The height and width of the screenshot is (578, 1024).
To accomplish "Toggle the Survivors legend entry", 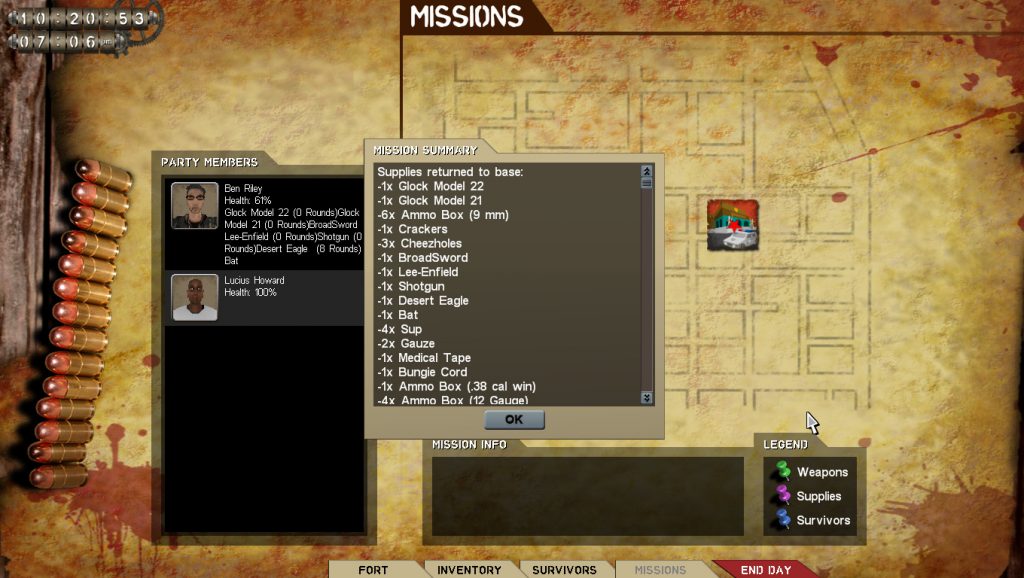I will [812, 520].
